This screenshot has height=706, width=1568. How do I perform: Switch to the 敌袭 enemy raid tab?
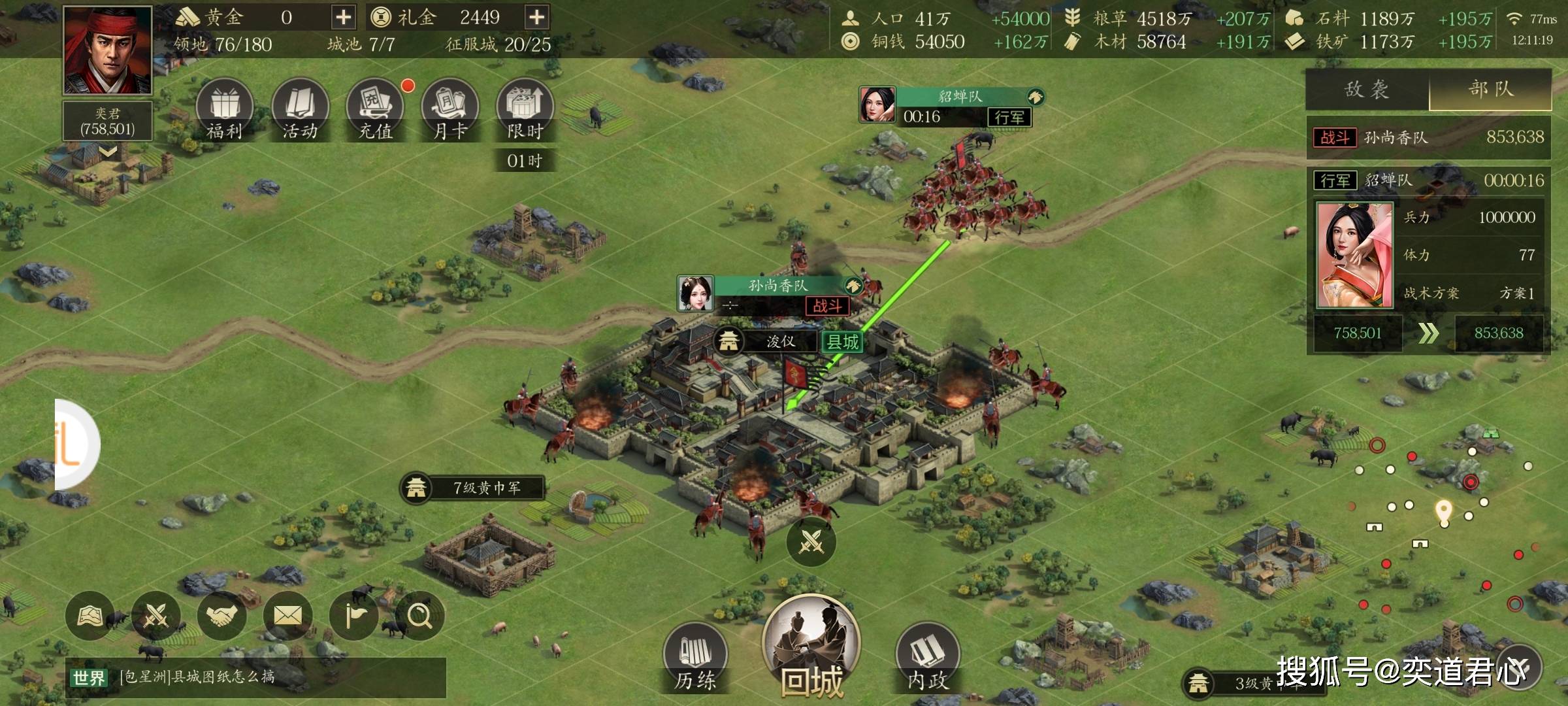[x=1367, y=90]
